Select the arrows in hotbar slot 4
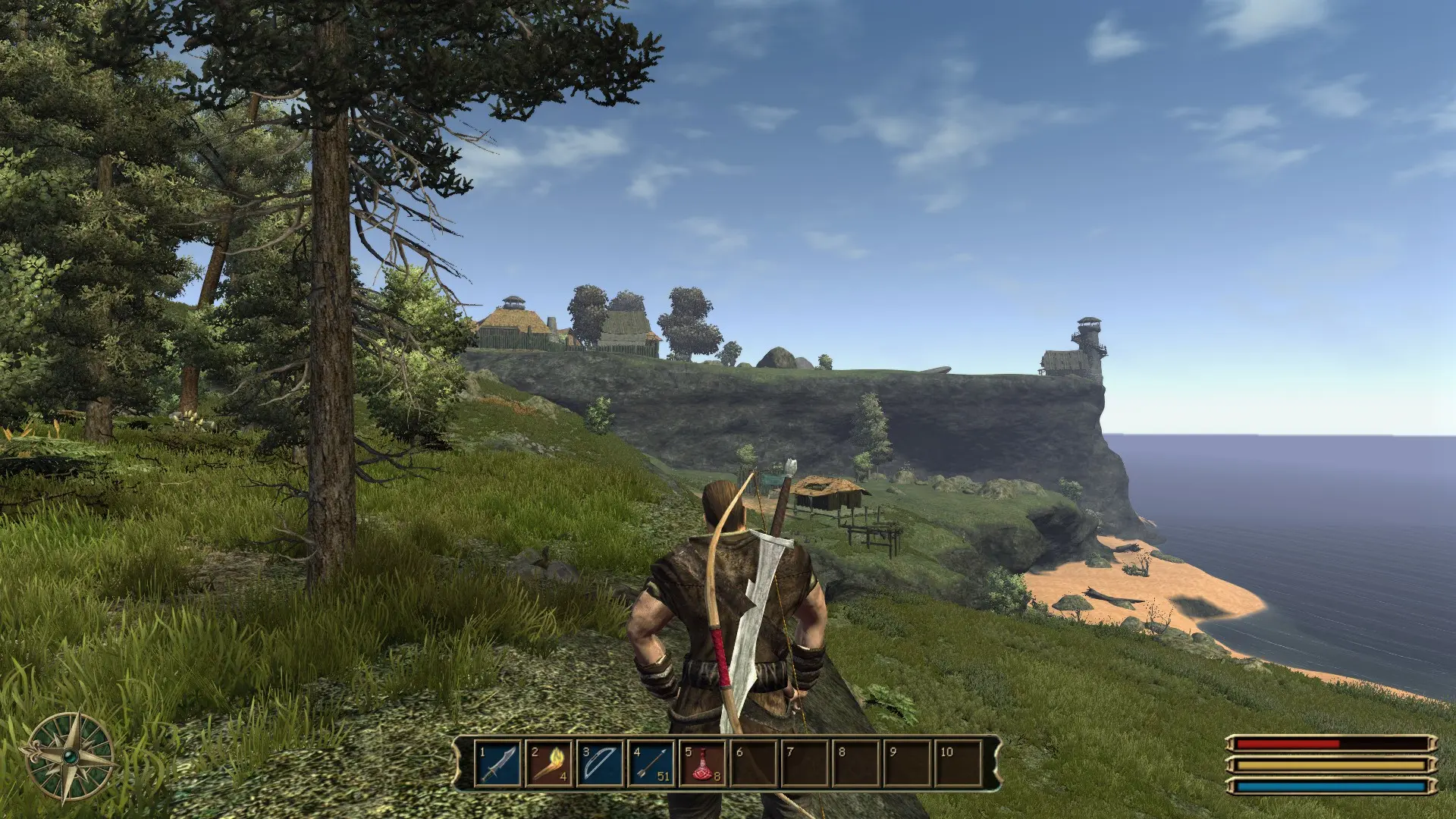Screen dimensions: 1456x819 [x=652, y=763]
